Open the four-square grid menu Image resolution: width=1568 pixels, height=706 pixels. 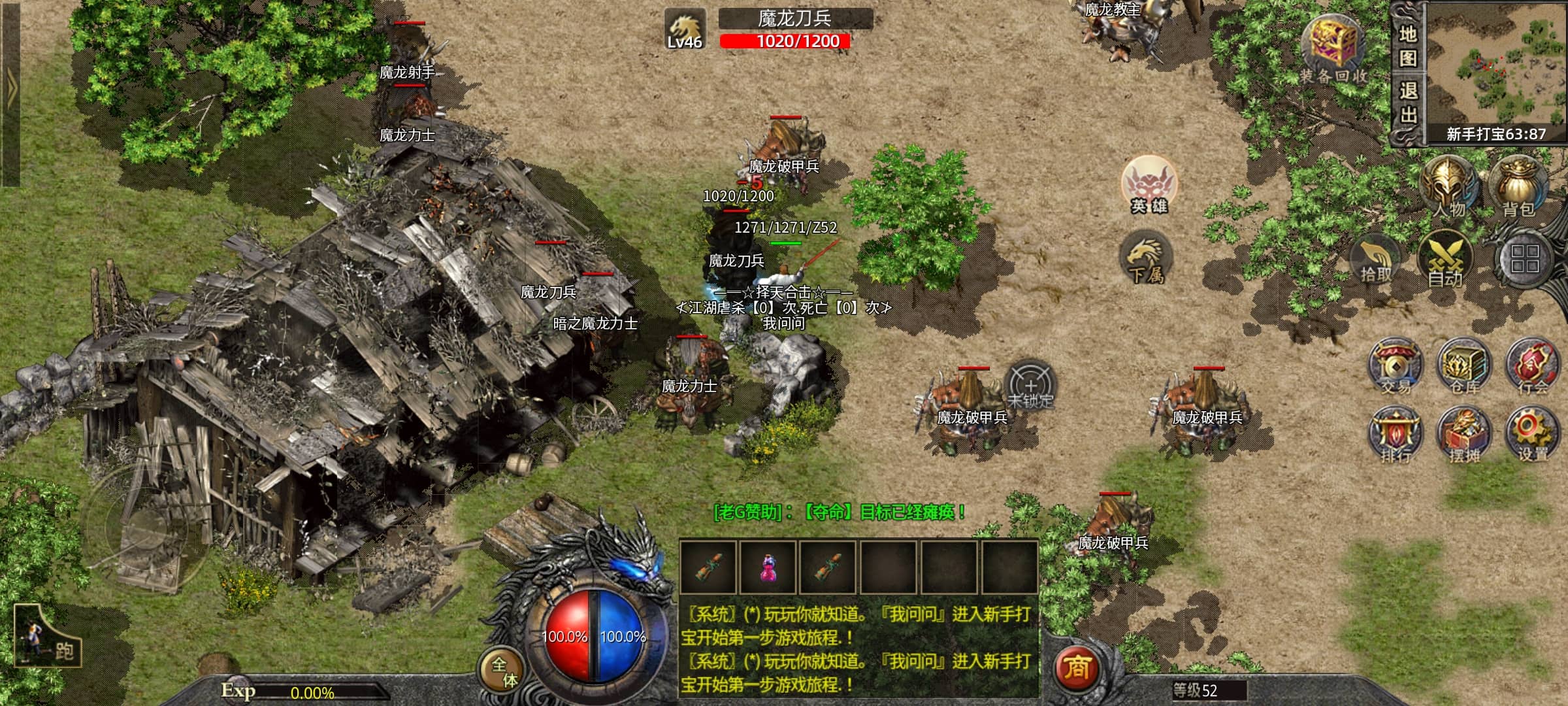1524,258
